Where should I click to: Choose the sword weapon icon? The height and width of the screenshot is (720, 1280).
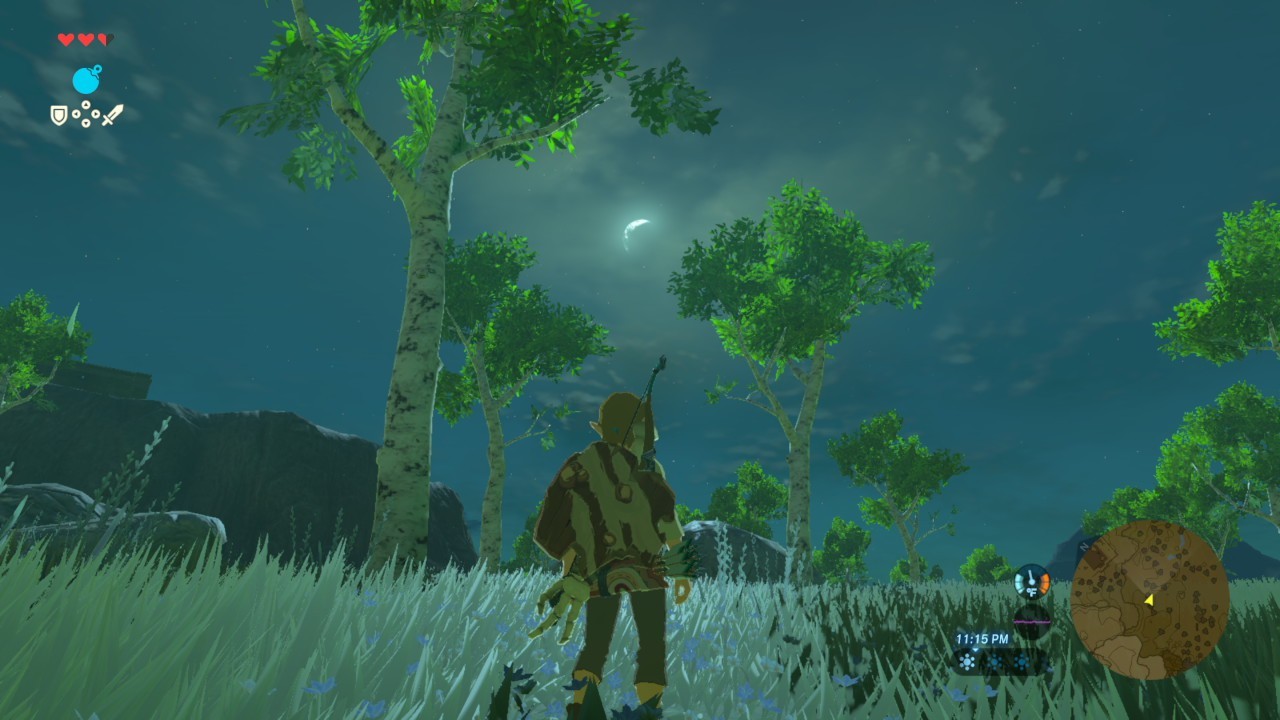coord(112,115)
